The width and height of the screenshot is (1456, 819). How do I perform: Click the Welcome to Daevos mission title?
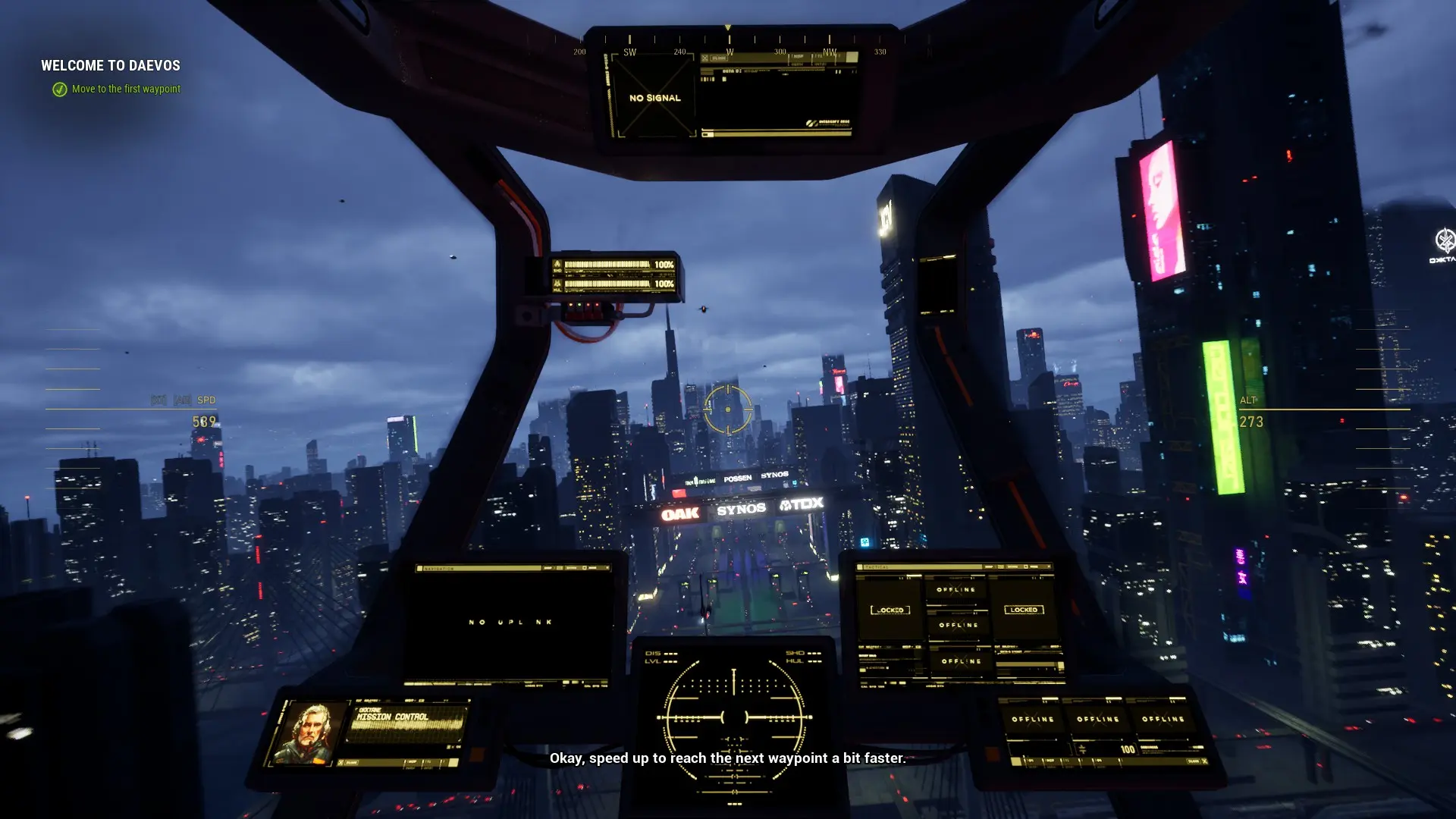pos(111,66)
